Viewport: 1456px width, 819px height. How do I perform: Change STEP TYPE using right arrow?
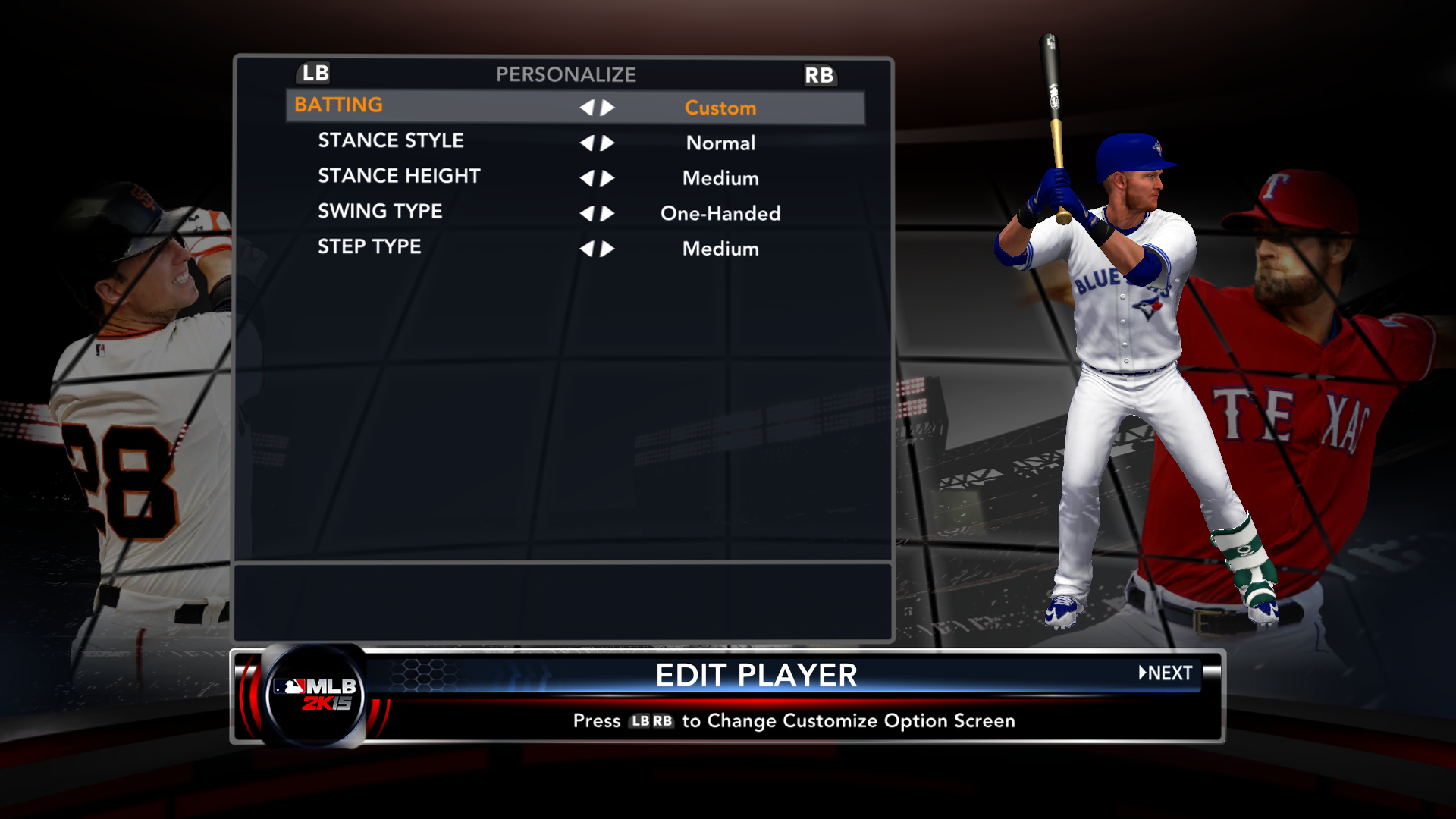(x=607, y=249)
